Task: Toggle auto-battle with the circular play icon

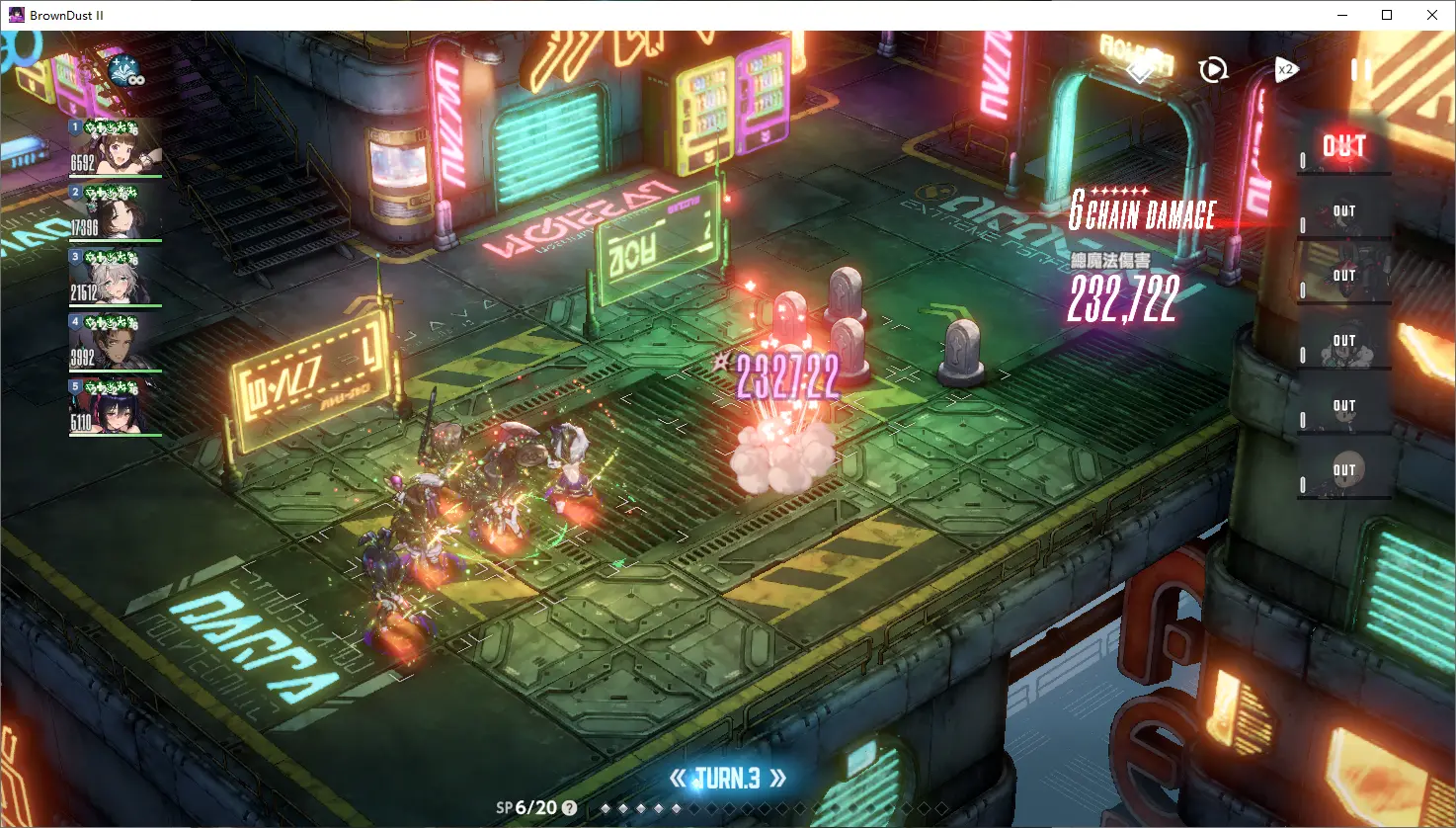Action: point(1212,70)
